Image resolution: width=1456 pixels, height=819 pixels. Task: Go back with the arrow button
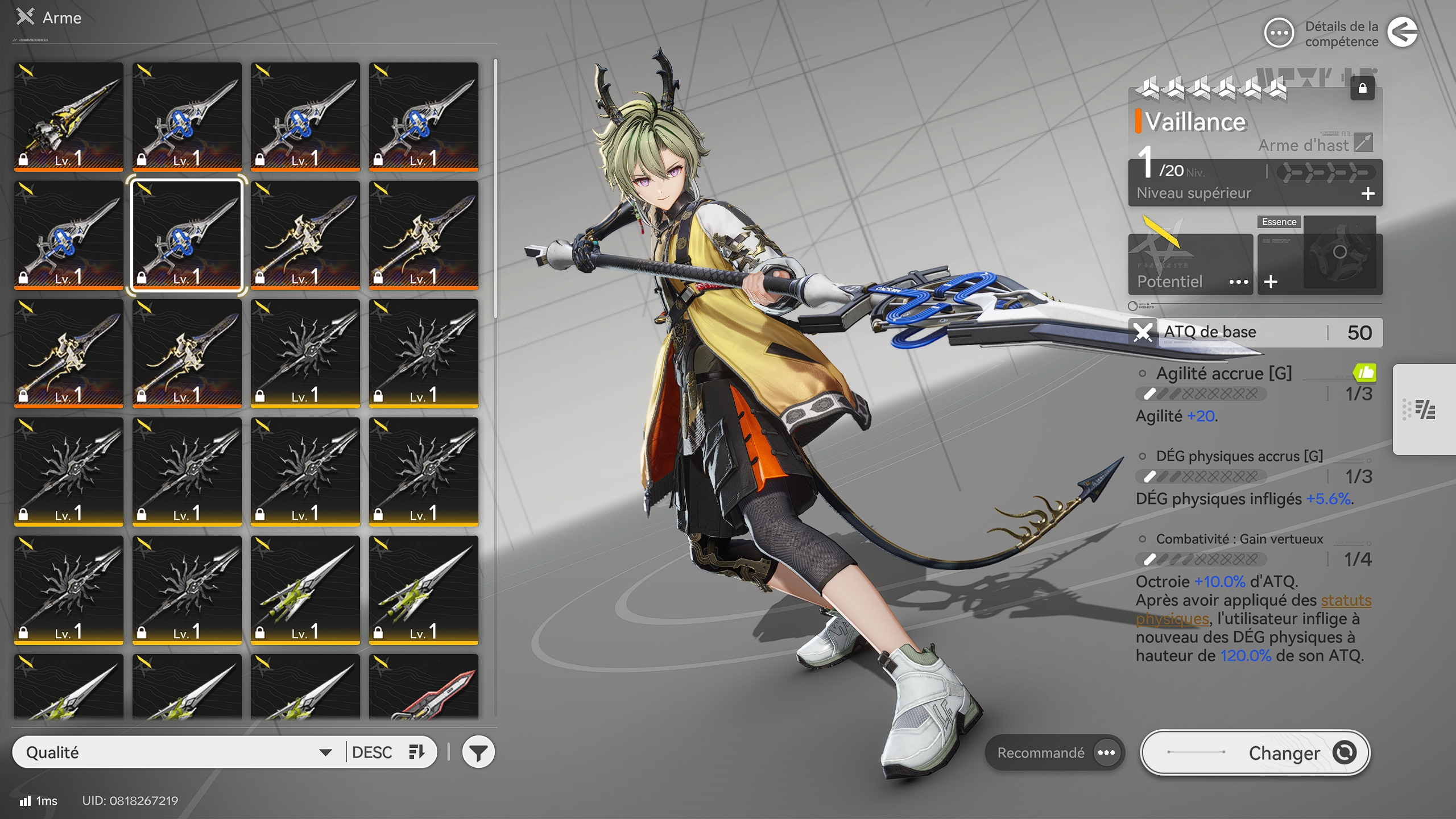click(x=1402, y=32)
